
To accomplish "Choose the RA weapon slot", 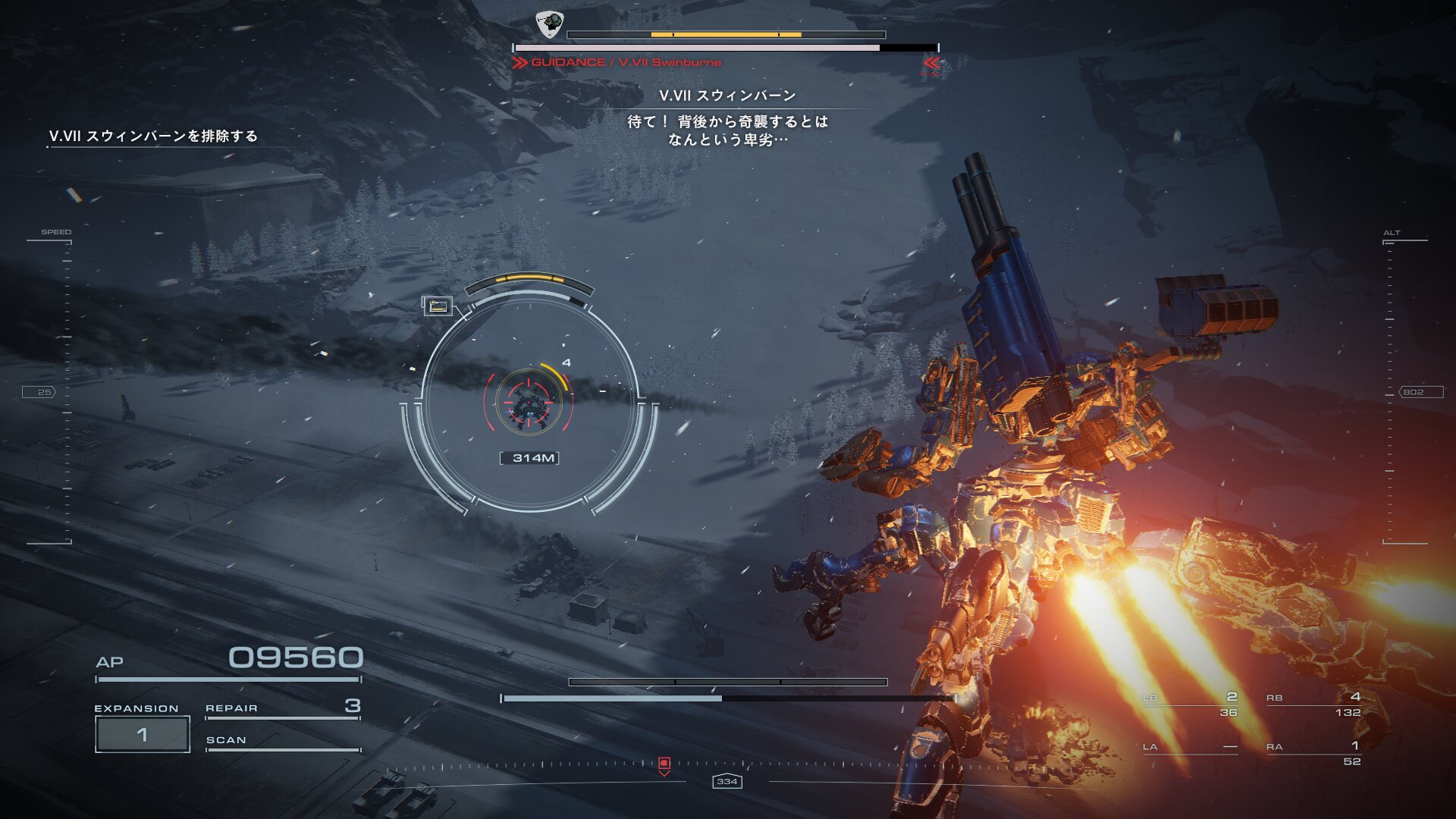I will coord(1313,754).
